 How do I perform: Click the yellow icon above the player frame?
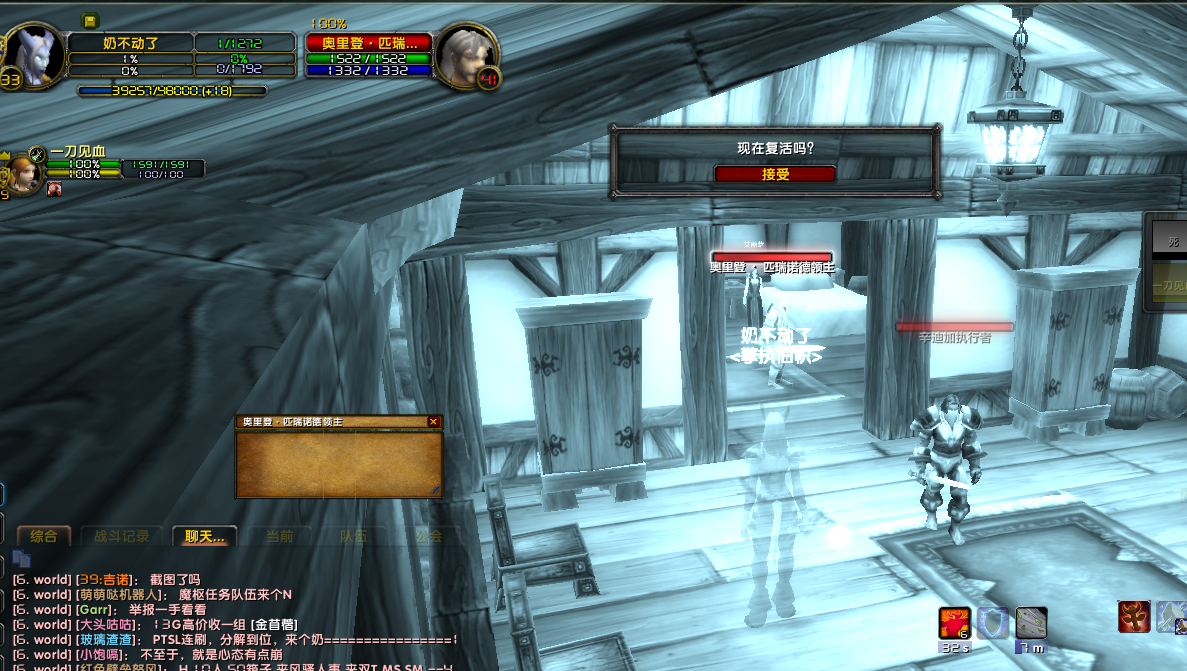(90, 20)
